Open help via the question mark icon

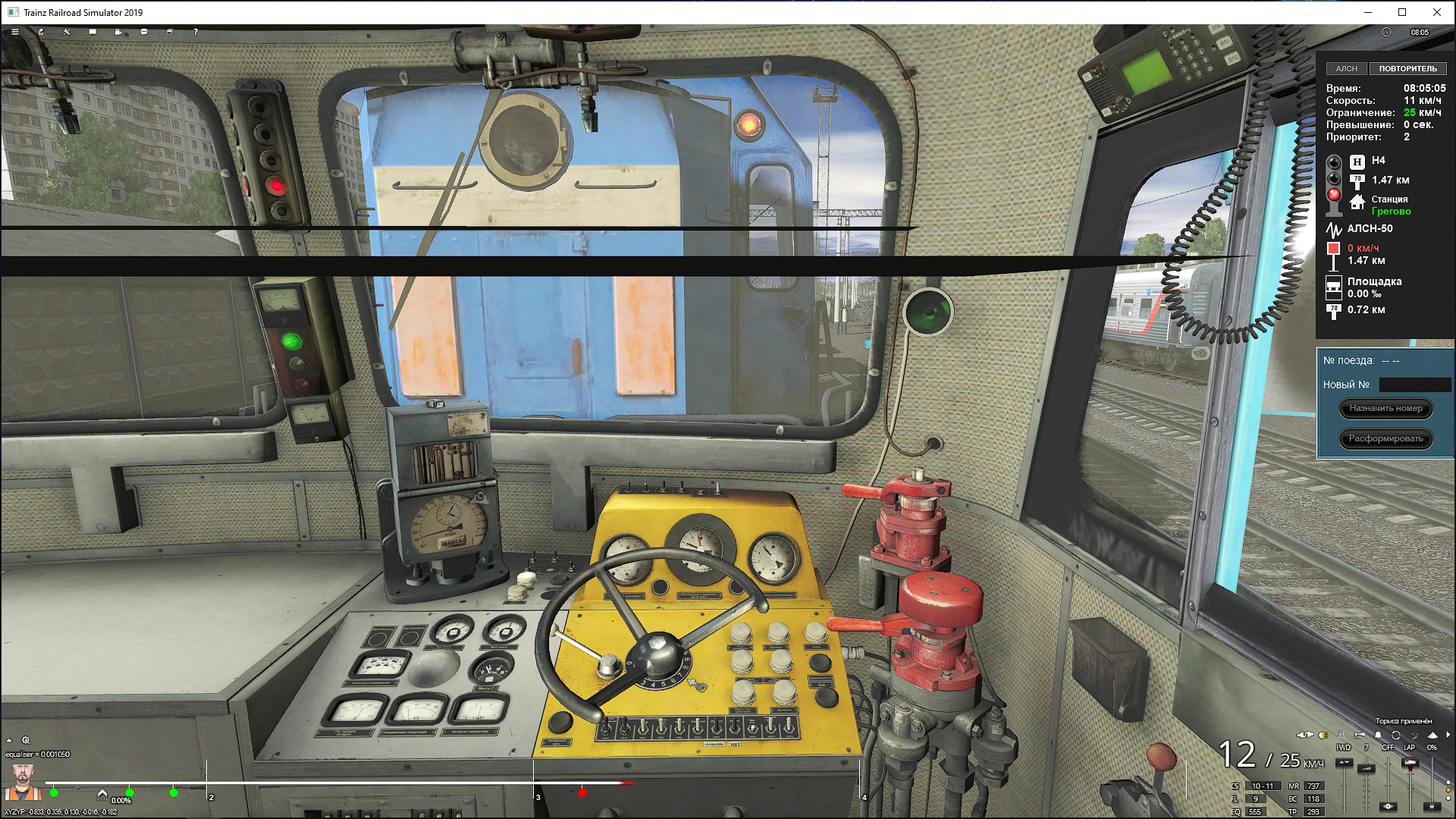[196, 32]
